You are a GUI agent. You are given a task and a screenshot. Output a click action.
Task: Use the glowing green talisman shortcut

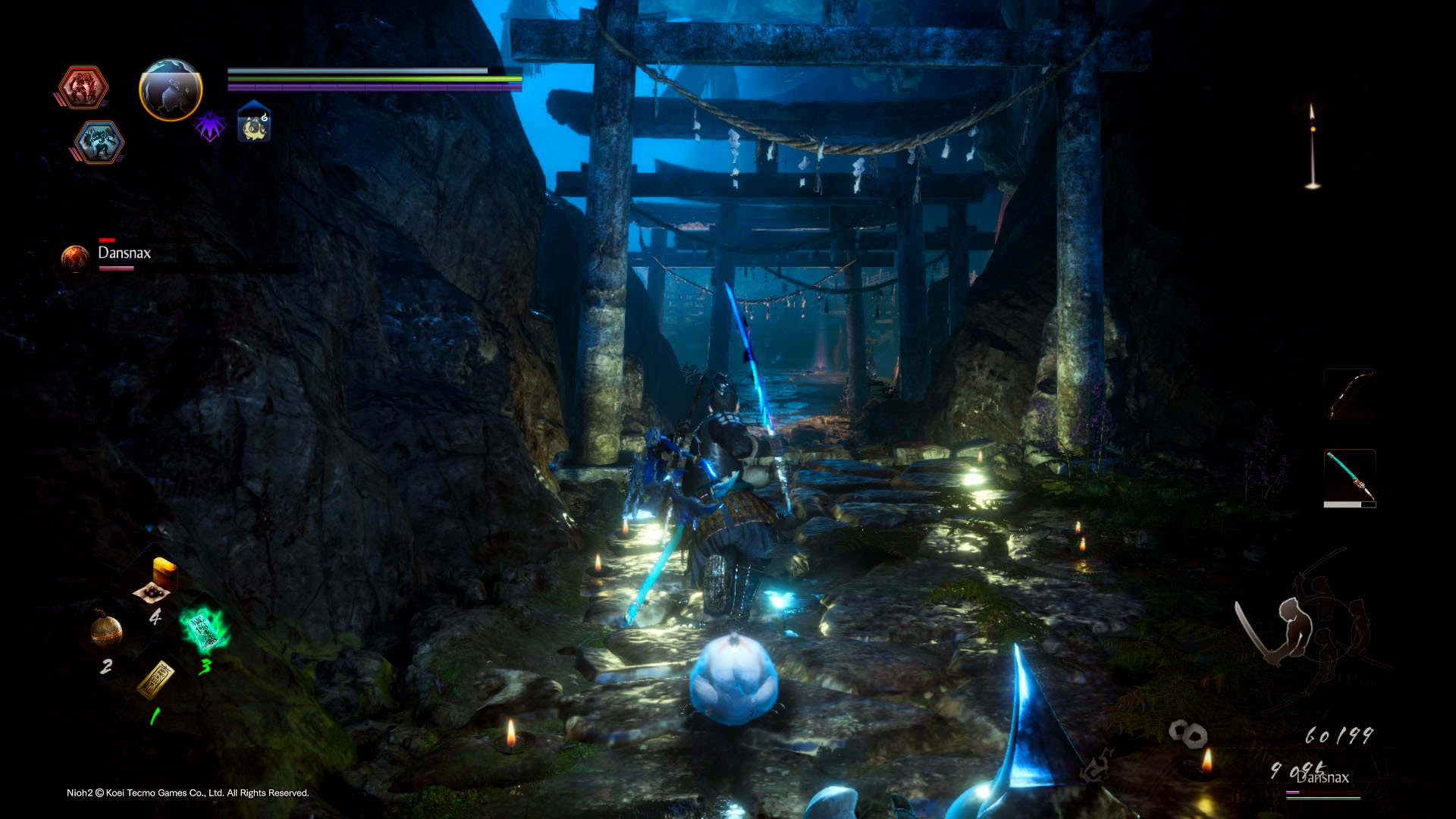point(203,629)
